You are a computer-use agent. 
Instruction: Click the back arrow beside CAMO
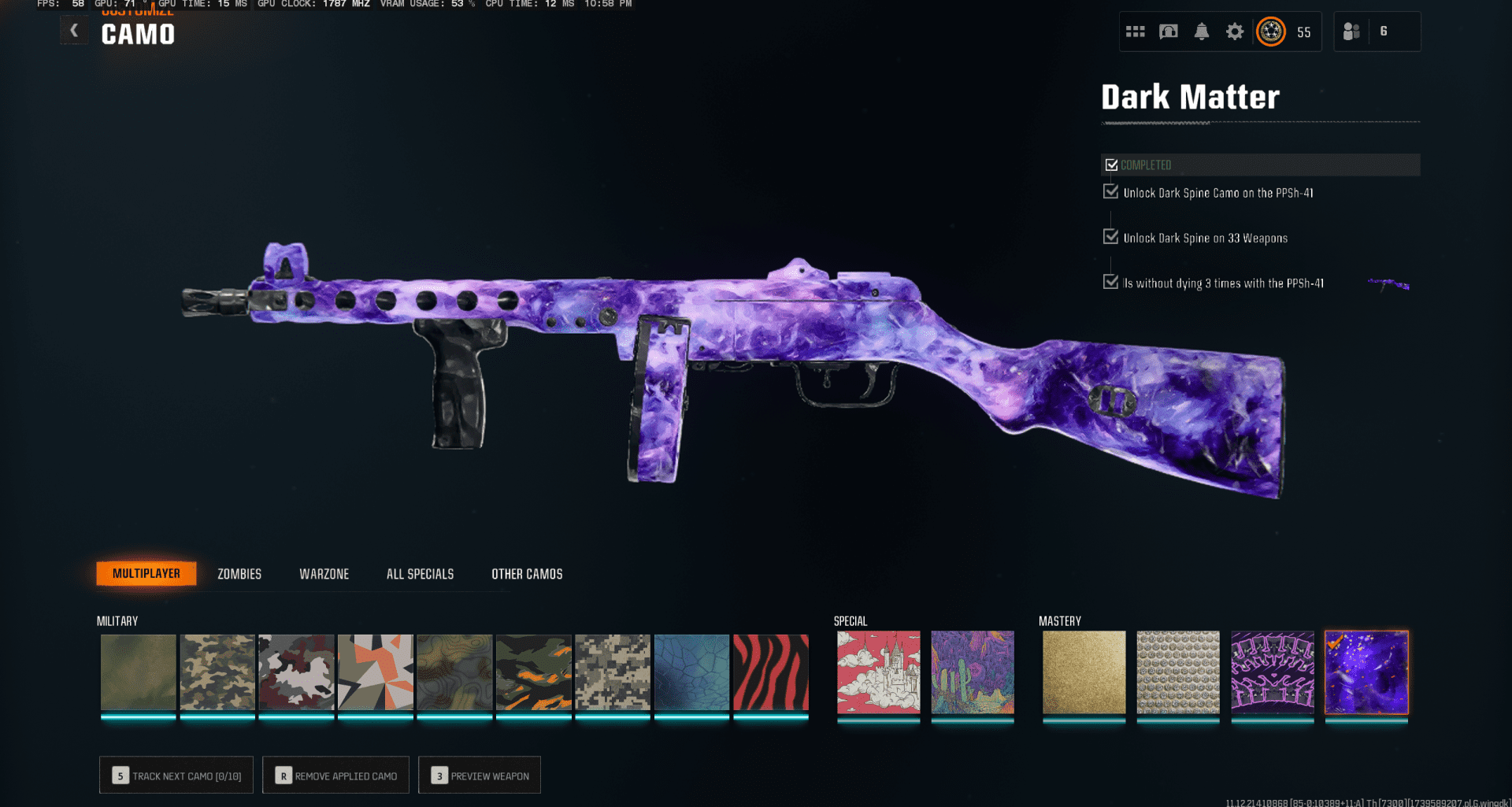click(x=74, y=30)
